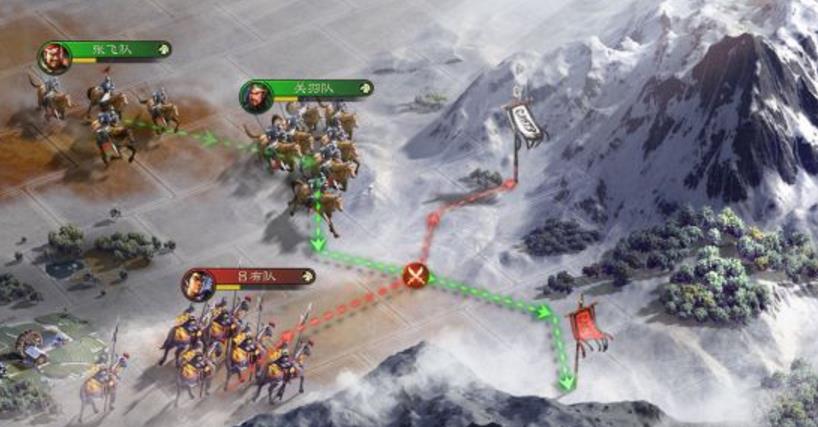Tap the crossed swords battle marker
Viewport: 818px width, 427px height.
[x=416, y=275]
